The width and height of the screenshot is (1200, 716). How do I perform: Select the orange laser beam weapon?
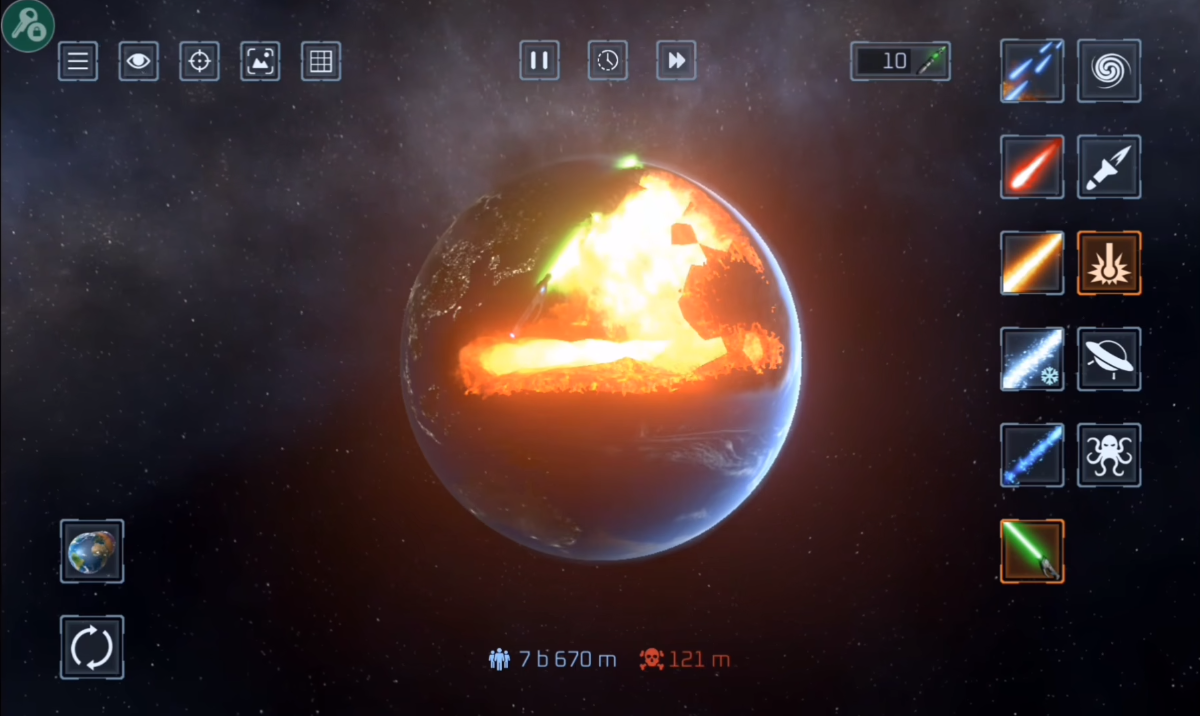pos(1032,263)
